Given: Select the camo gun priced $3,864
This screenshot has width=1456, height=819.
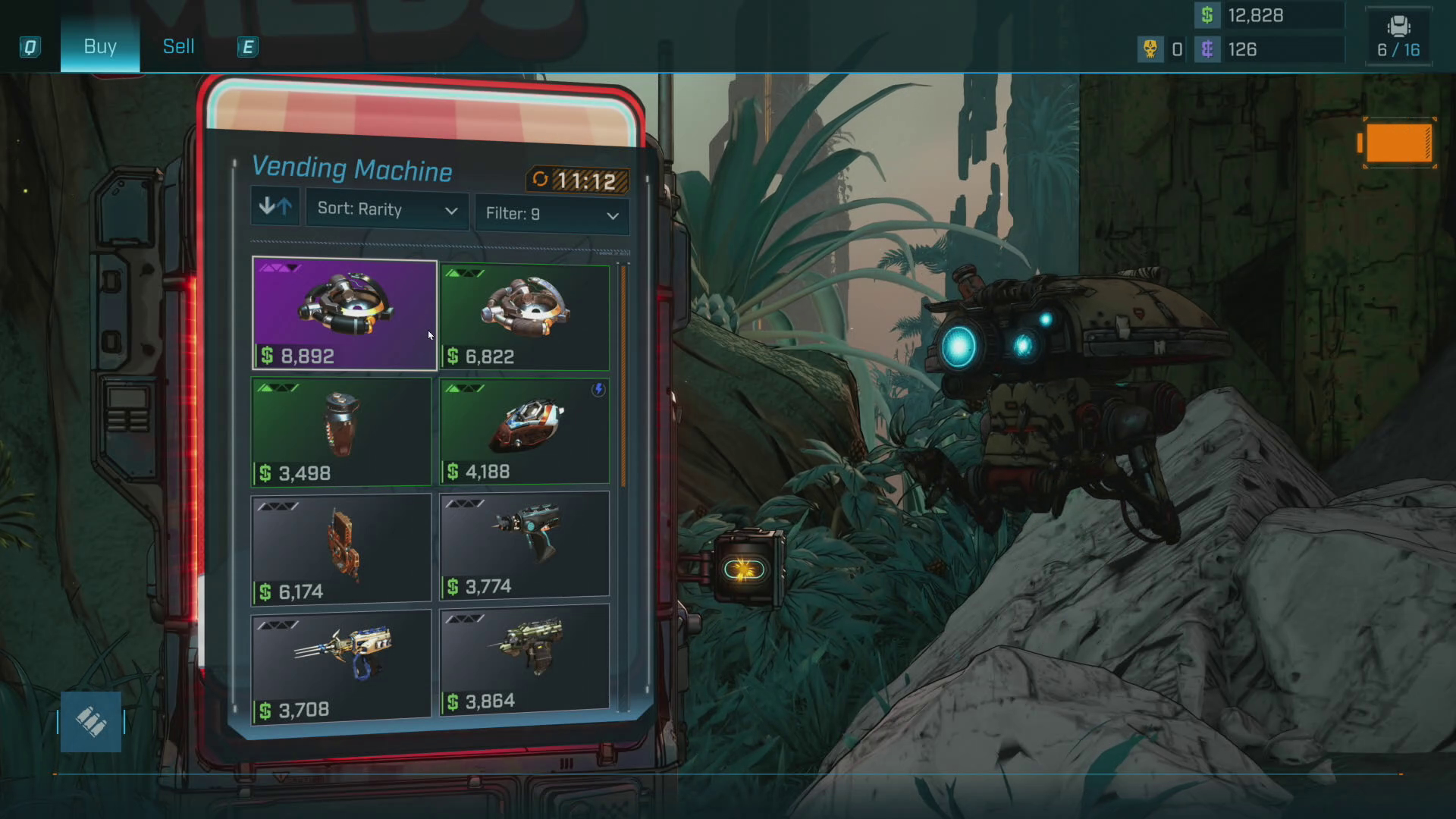Looking at the screenshot, I should (x=525, y=658).
